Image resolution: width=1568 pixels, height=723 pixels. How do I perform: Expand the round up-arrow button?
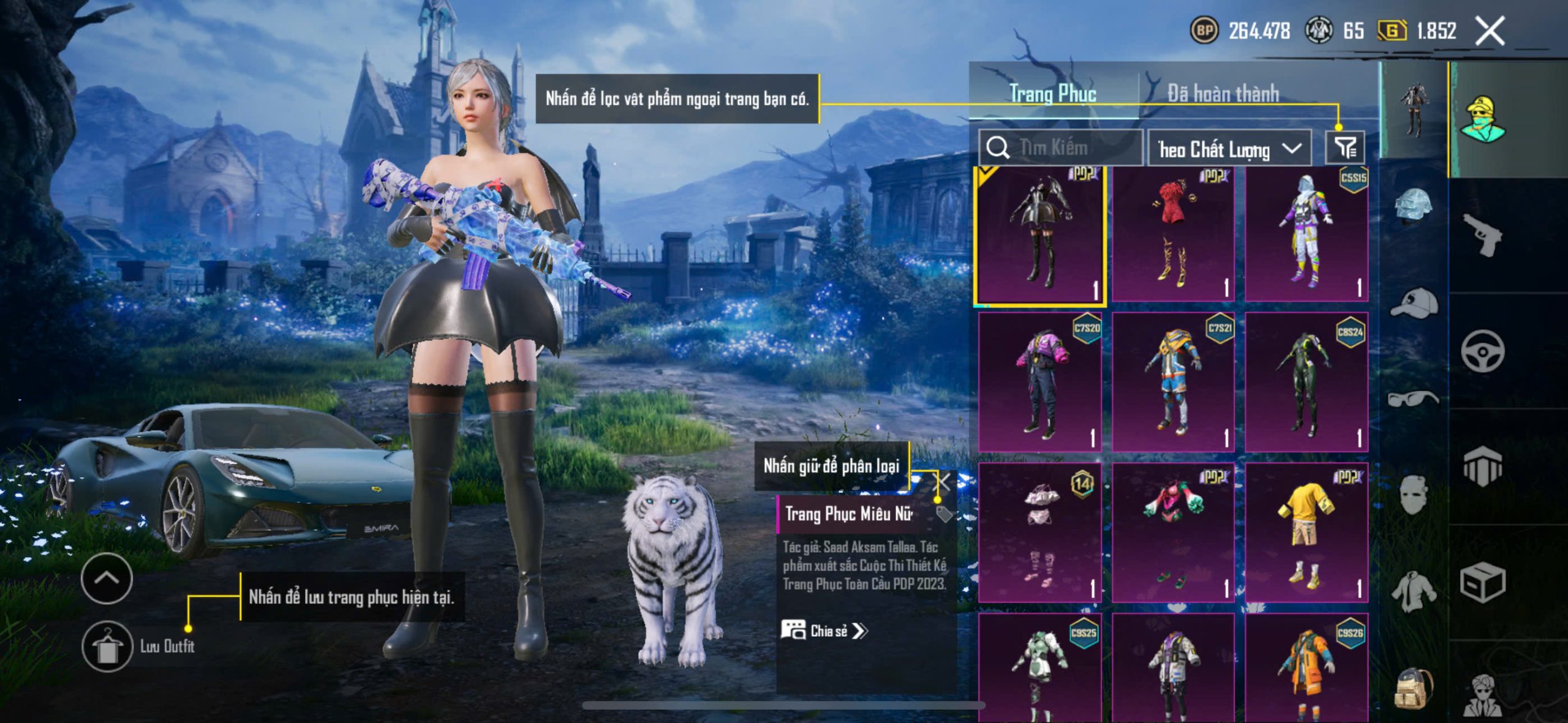(x=107, y=578)
